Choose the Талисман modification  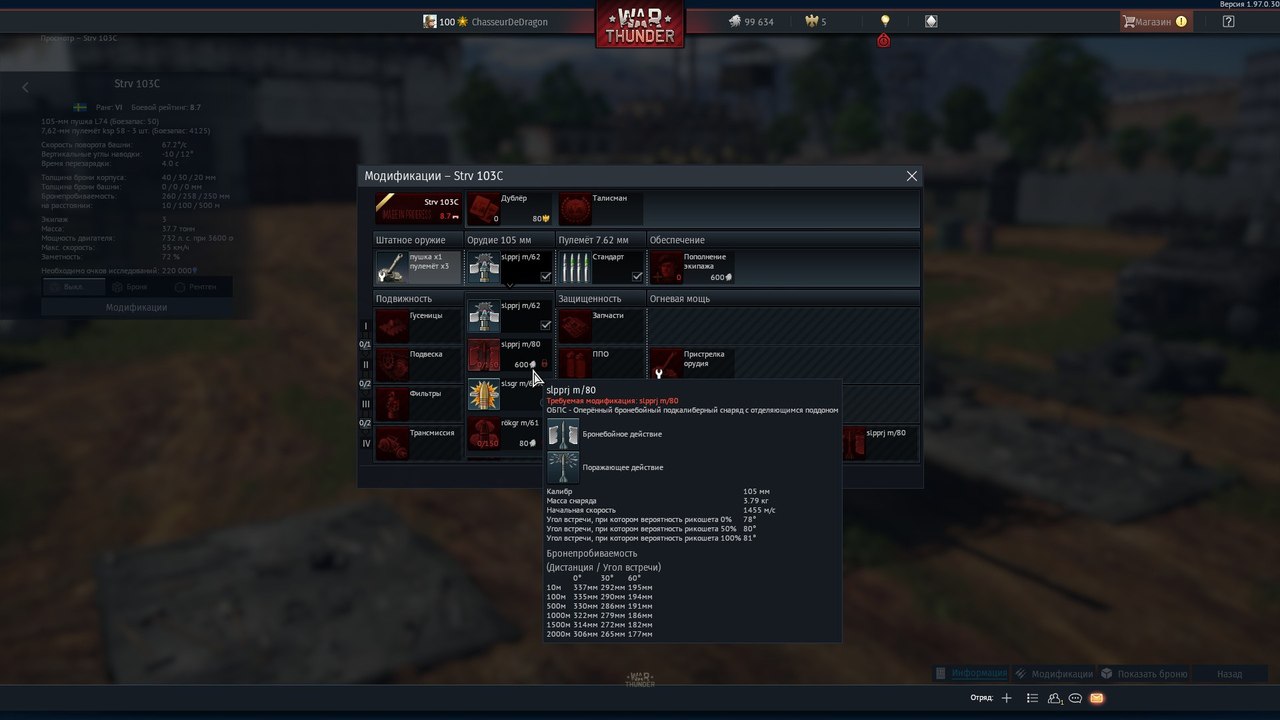click(600, 208)
